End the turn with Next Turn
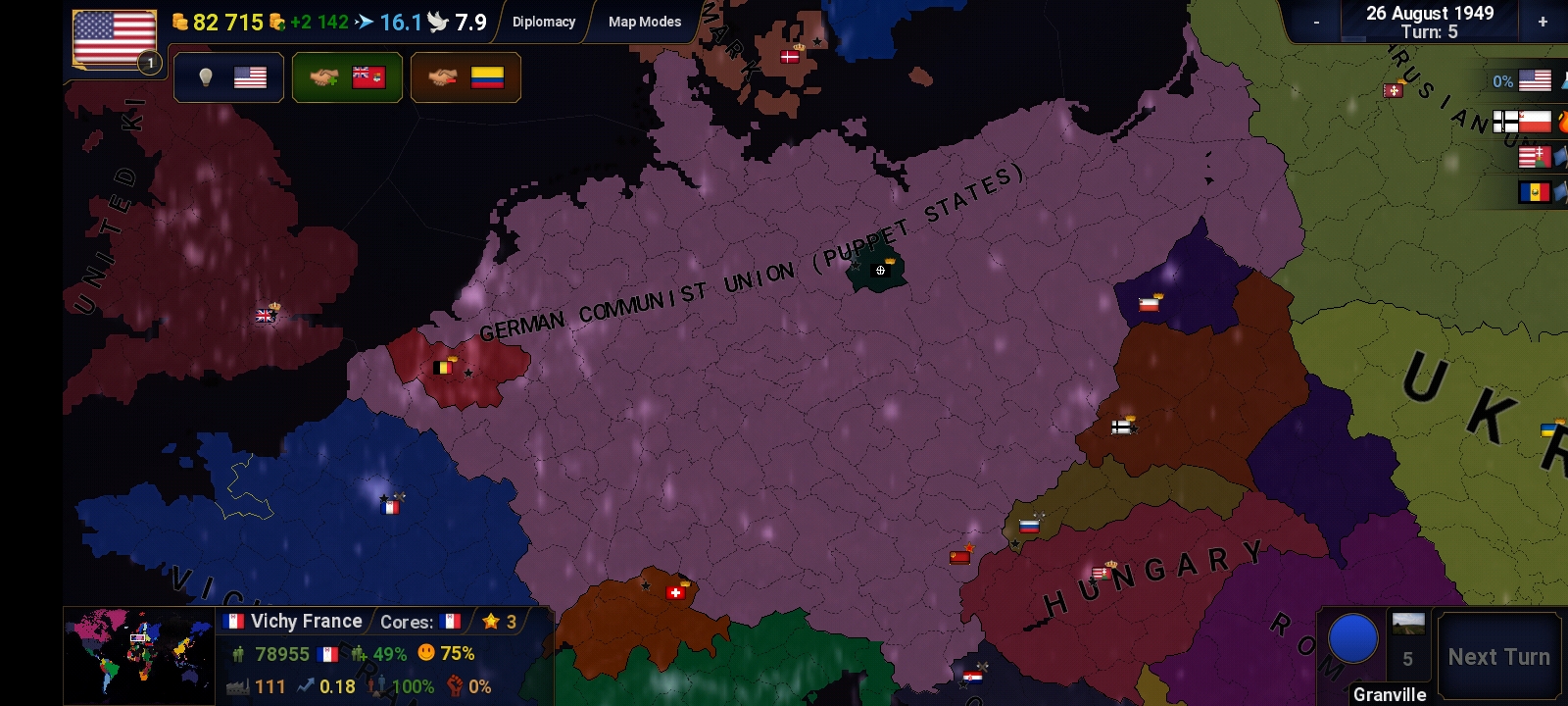1568x706 pixels. click(x=1498, y=657)
